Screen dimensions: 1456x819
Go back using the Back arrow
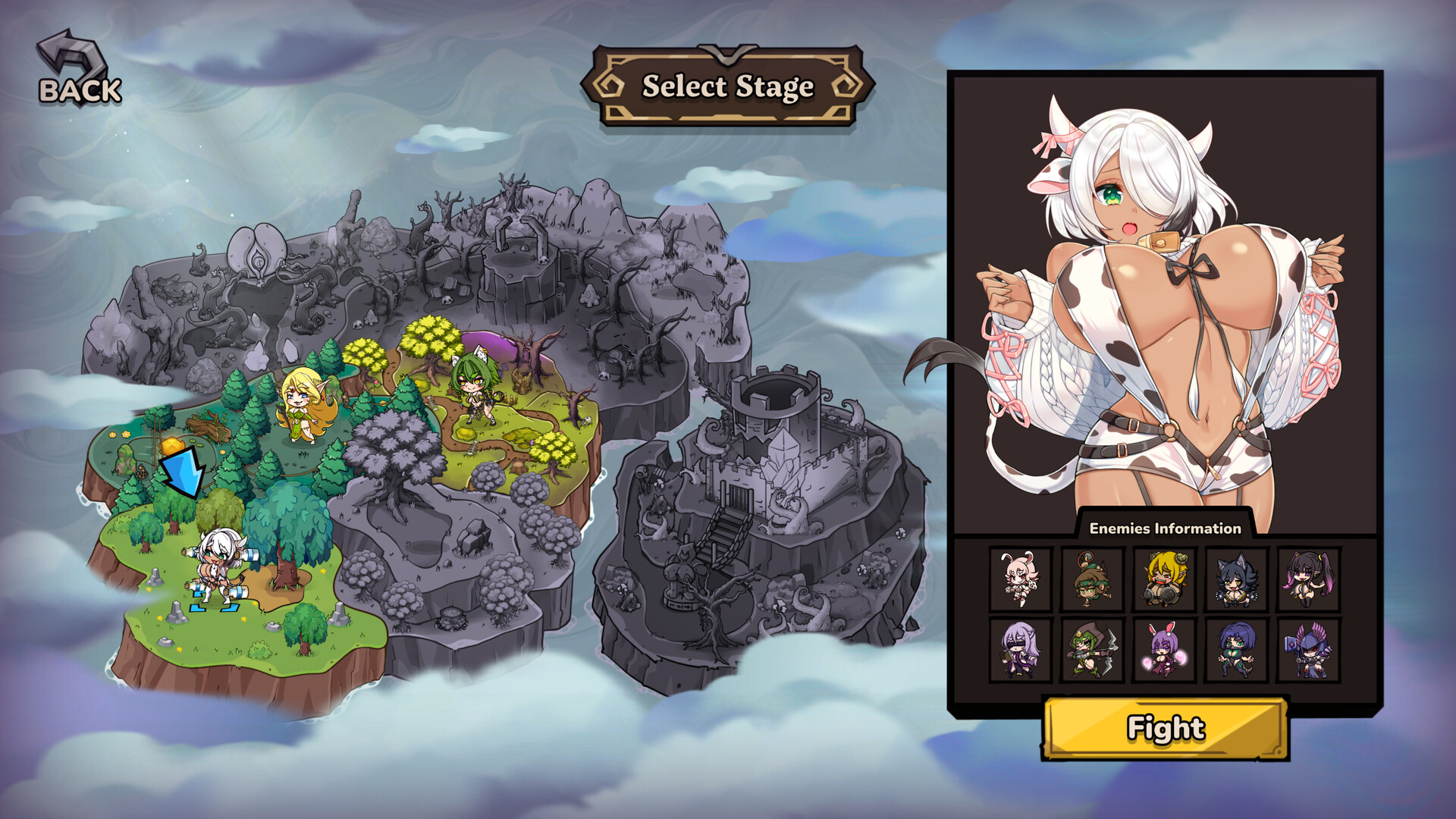(x=78, y=71)
